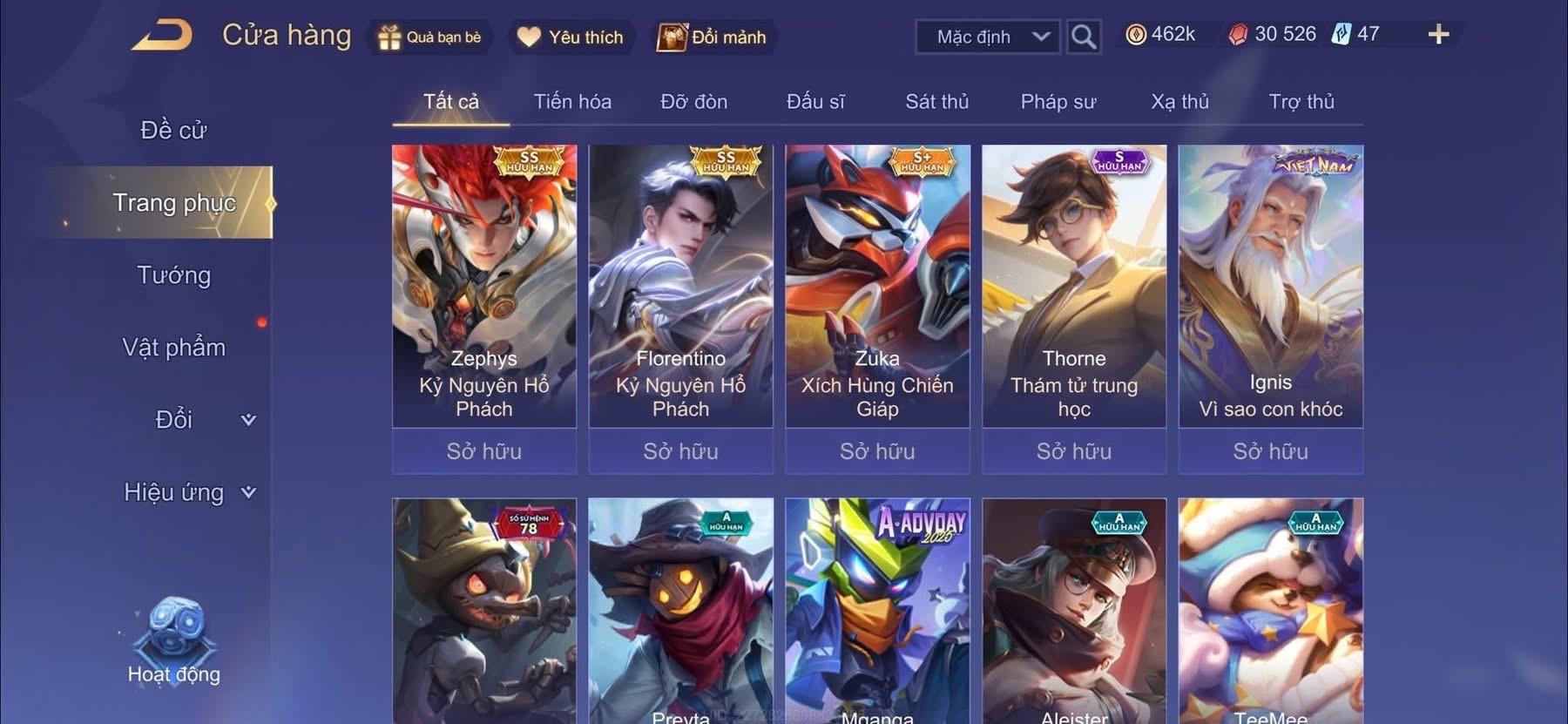Click the magnifying glass search button
The width and height of the screenshot is (1568, 724).
click(x=1083, y=37)
